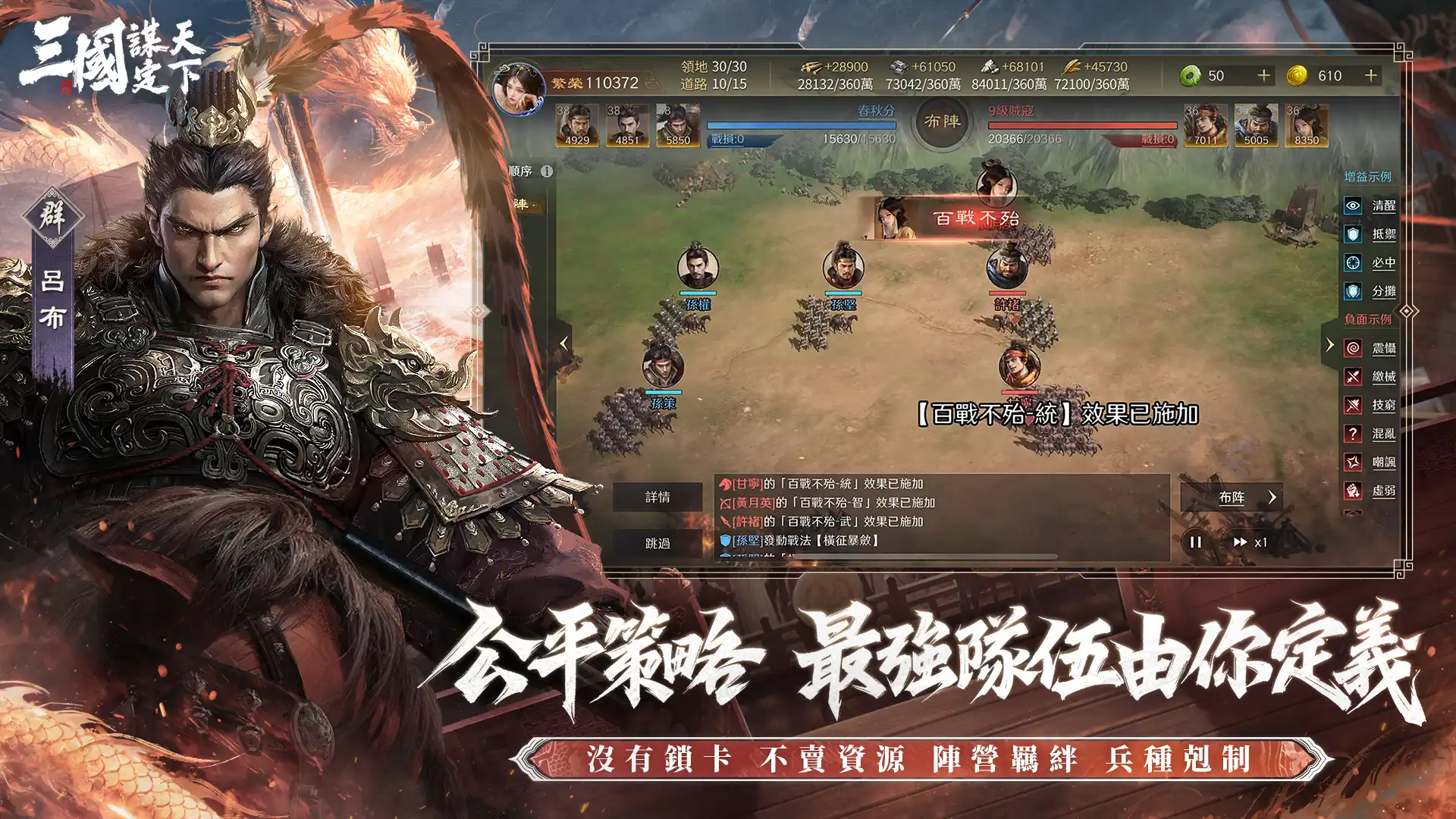Screen dimensions: 1456x819
Task: Show the 順序 info tooltip icon
Action: pos(547,171)
